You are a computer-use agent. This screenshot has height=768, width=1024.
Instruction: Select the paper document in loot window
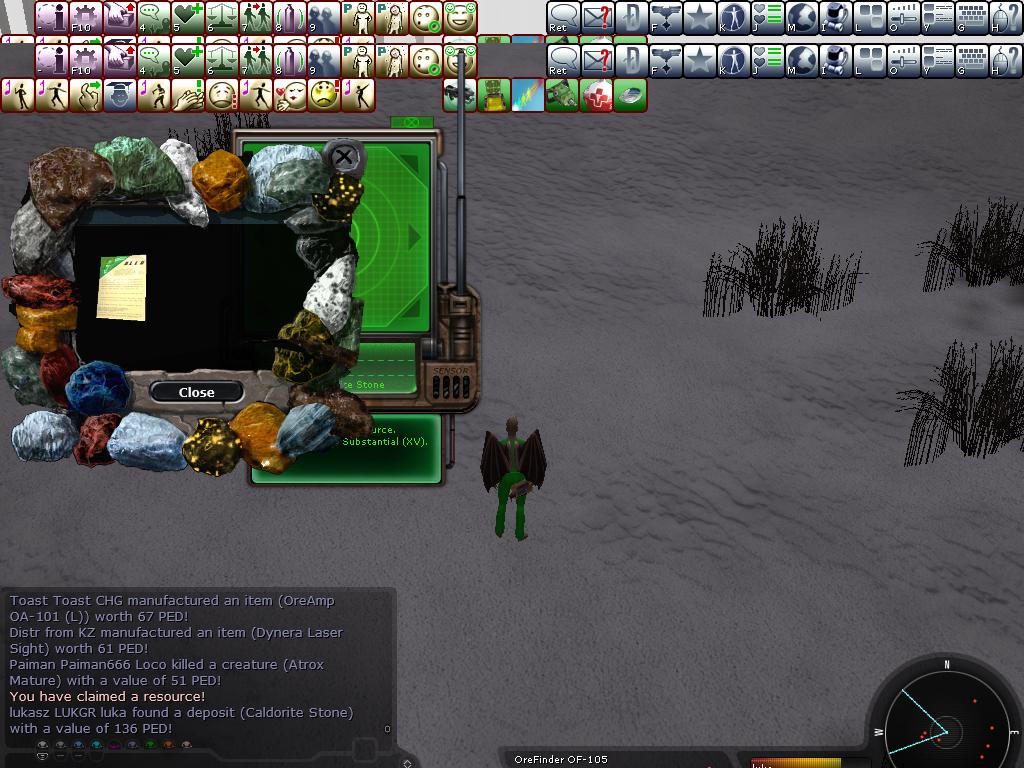point(122,287)
